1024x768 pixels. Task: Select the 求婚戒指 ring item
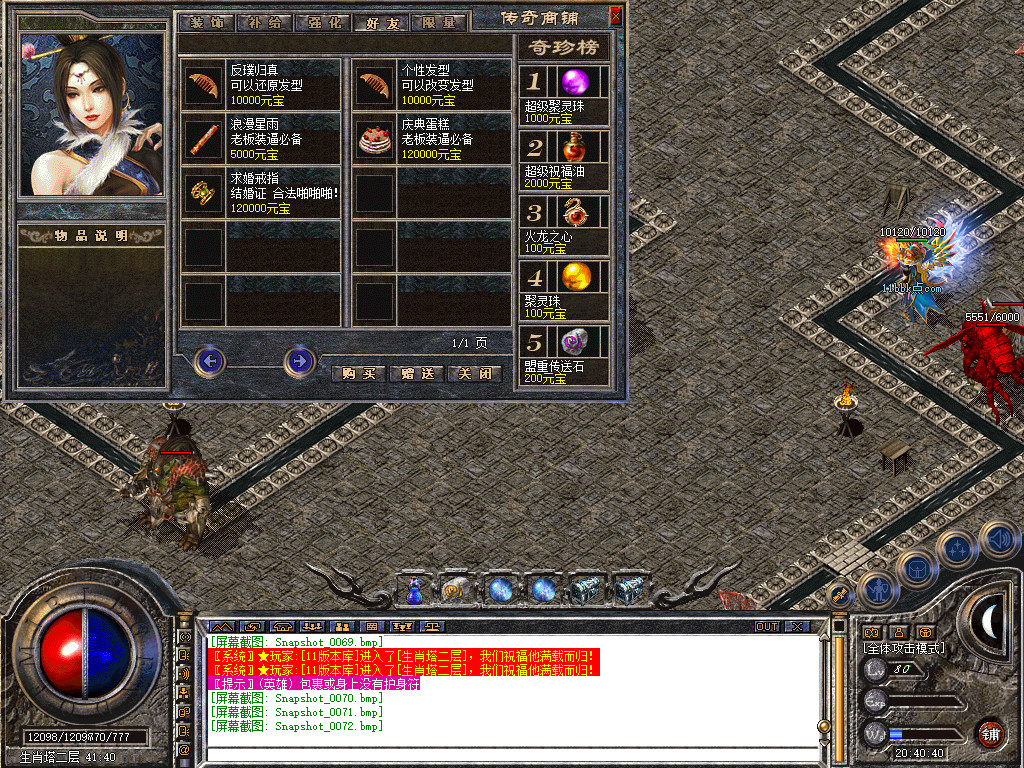[x=204, y=193]
